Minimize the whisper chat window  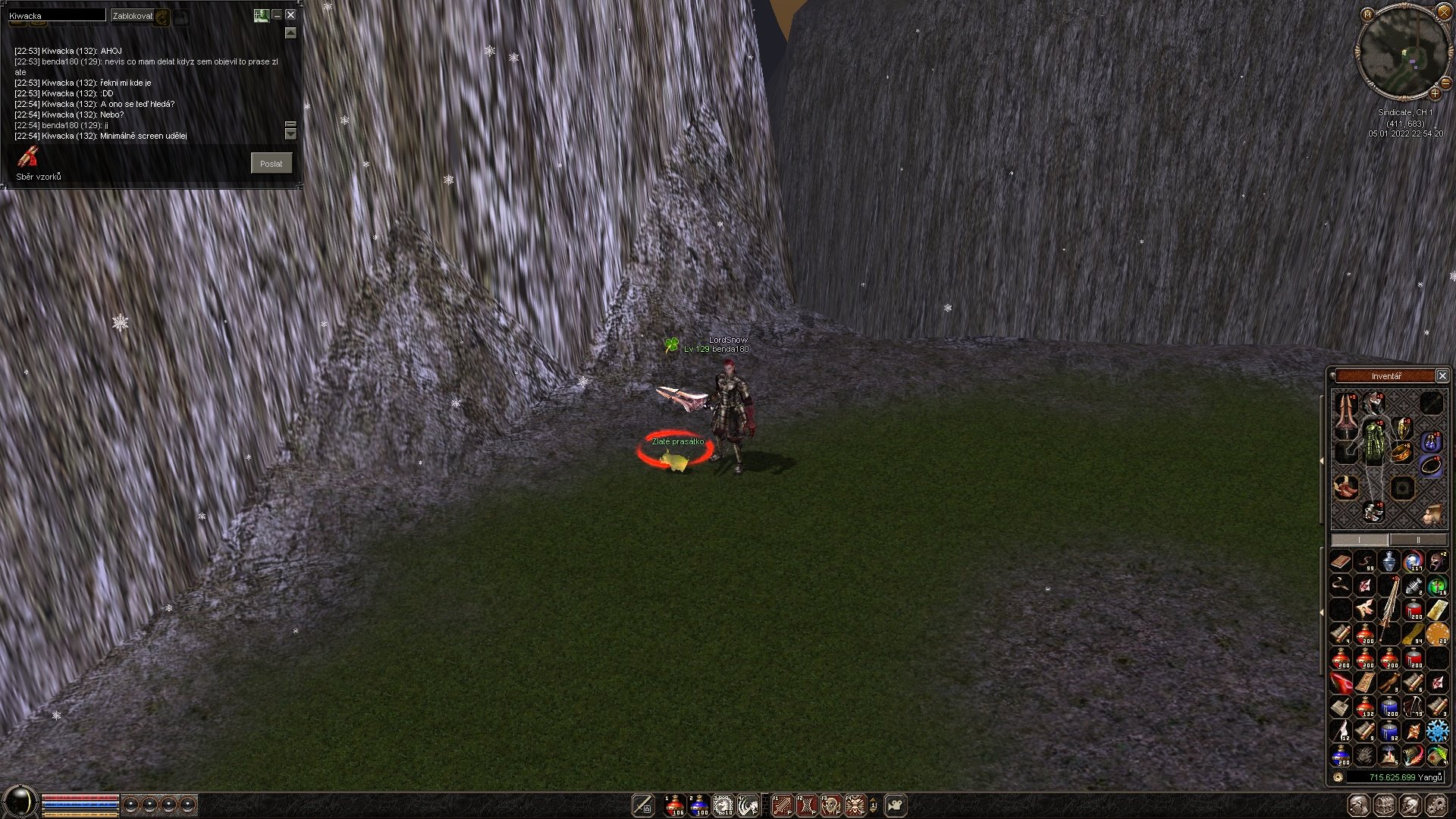pos(277,14)
